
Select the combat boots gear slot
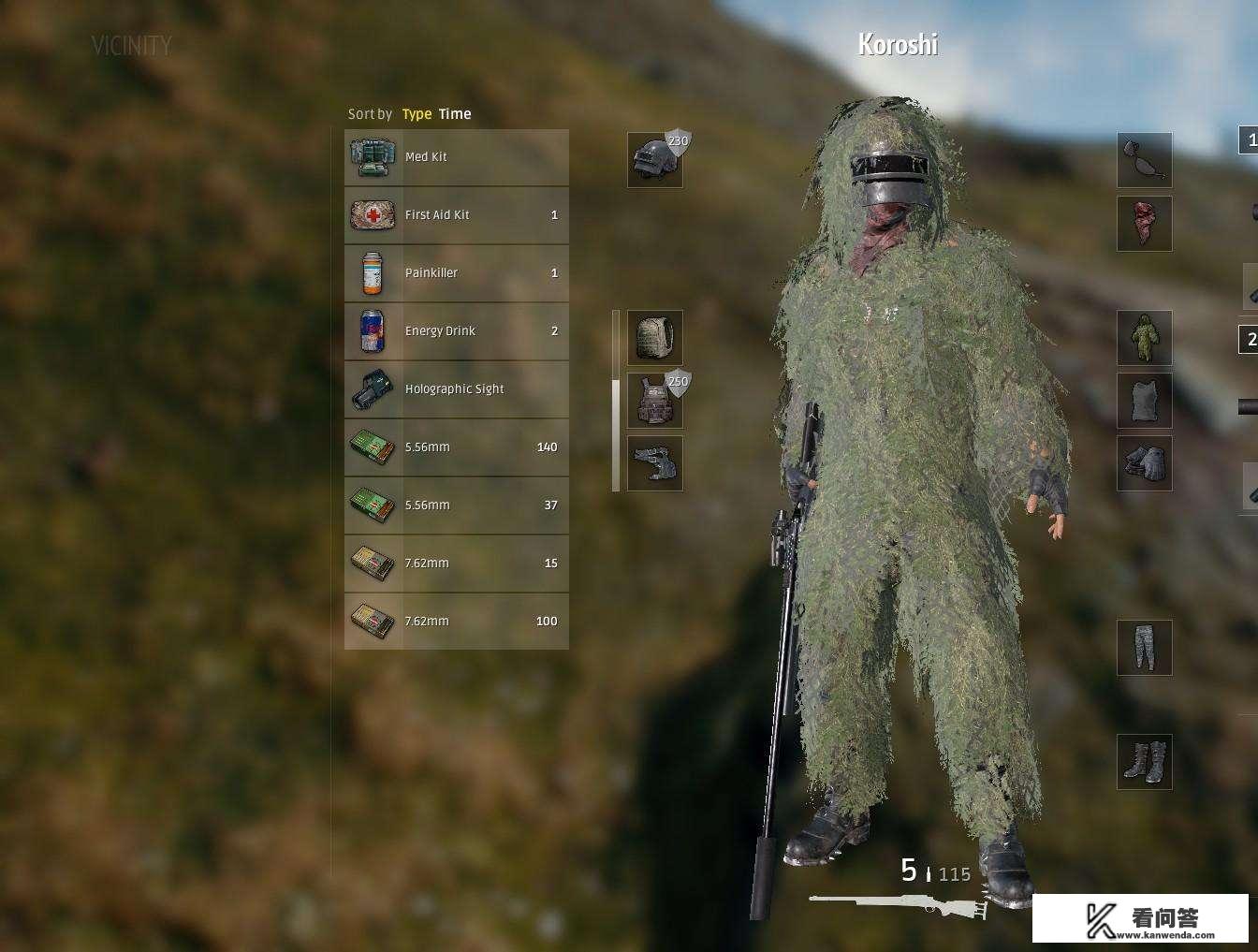[1145, 762]
